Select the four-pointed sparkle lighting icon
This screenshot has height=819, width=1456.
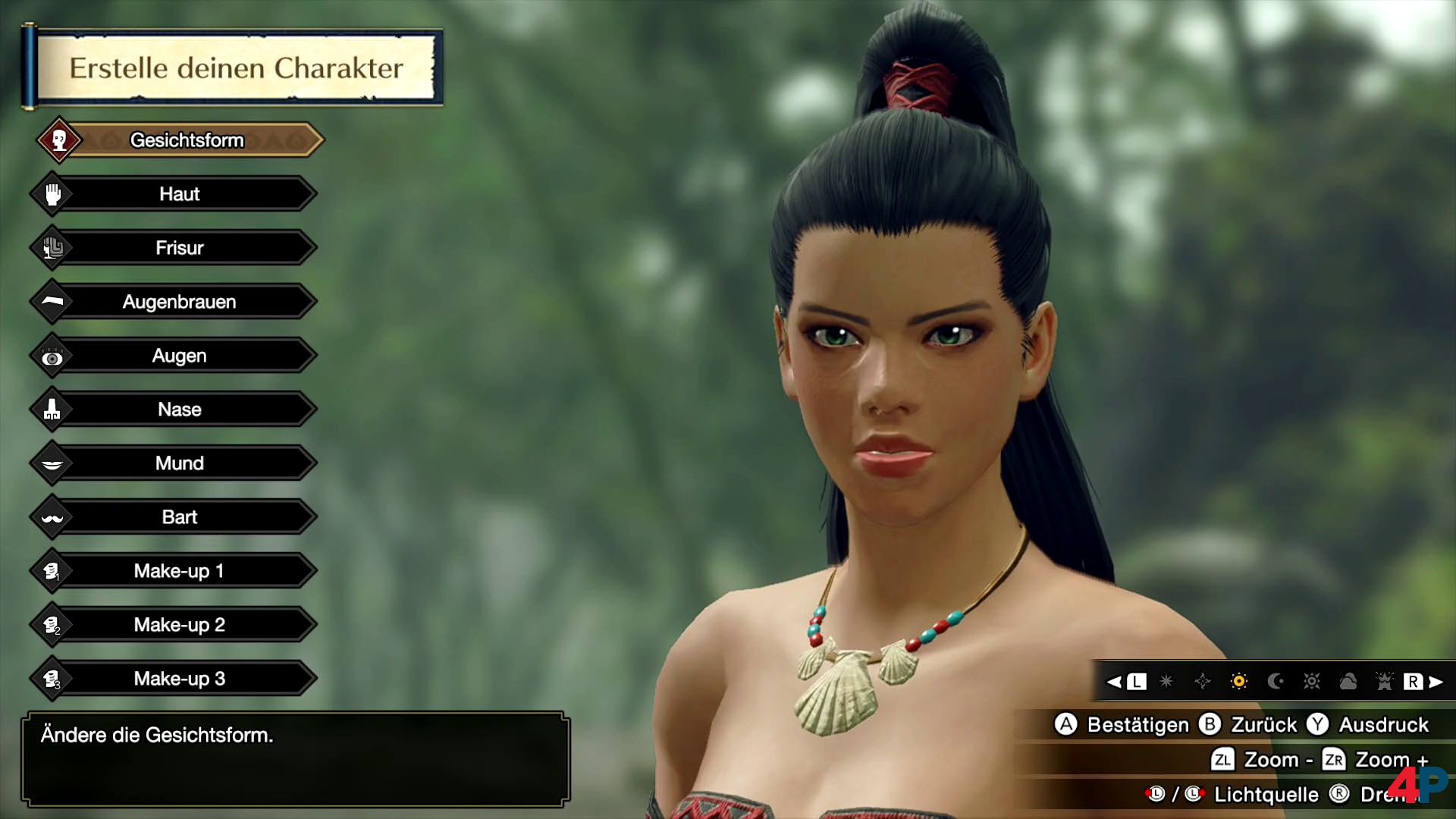tap(1203, 682)
